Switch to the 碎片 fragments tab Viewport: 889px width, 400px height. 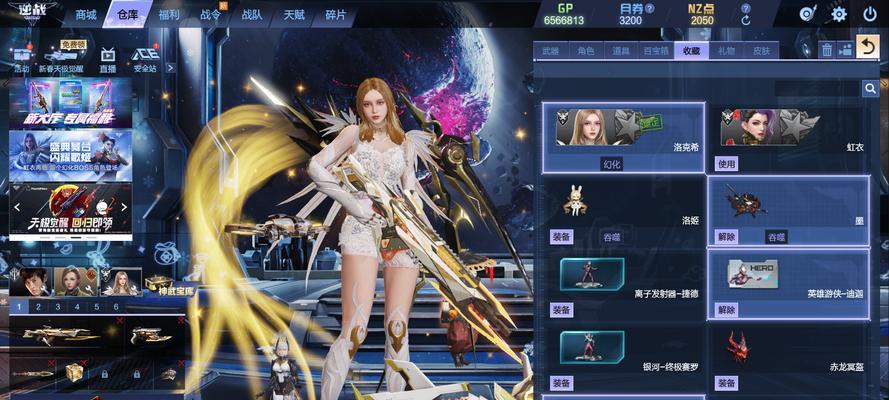(336, 15)
